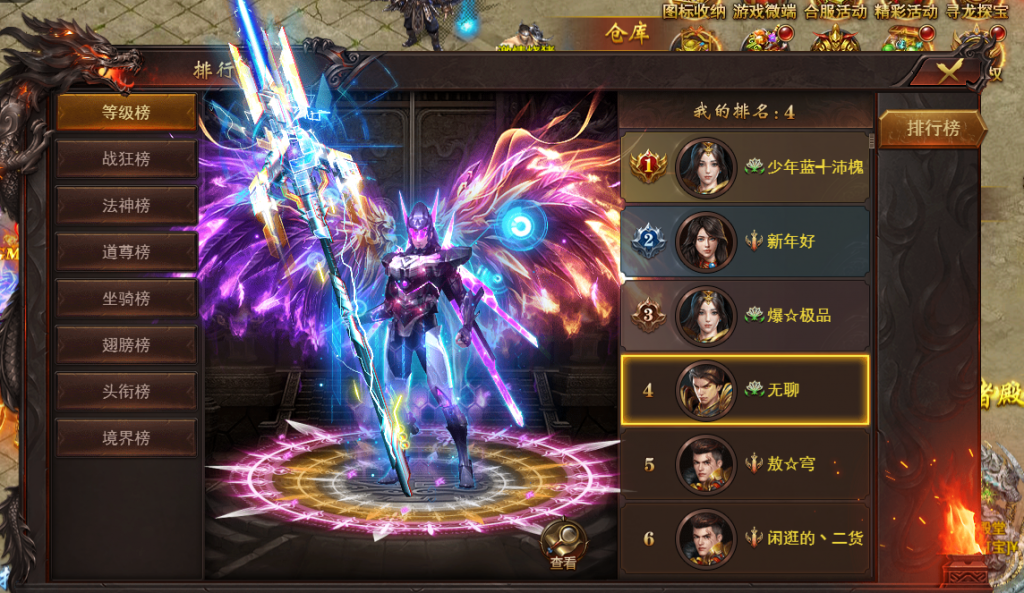Open the 翅膀榜 wing ranking
This screenshot has width=1024, height=593.
(x=126, y=345)
